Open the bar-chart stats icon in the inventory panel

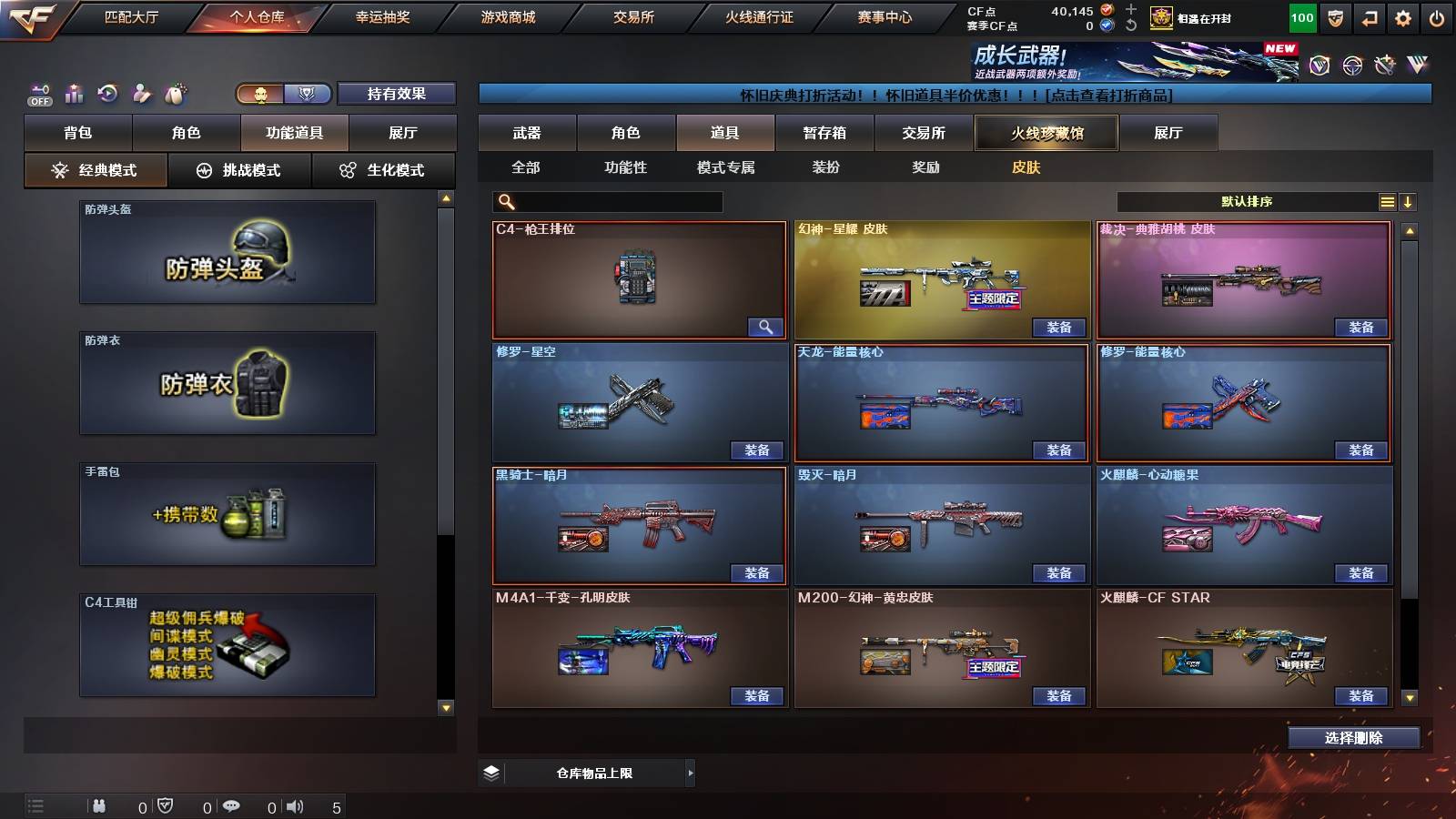[x=75, y=94]
